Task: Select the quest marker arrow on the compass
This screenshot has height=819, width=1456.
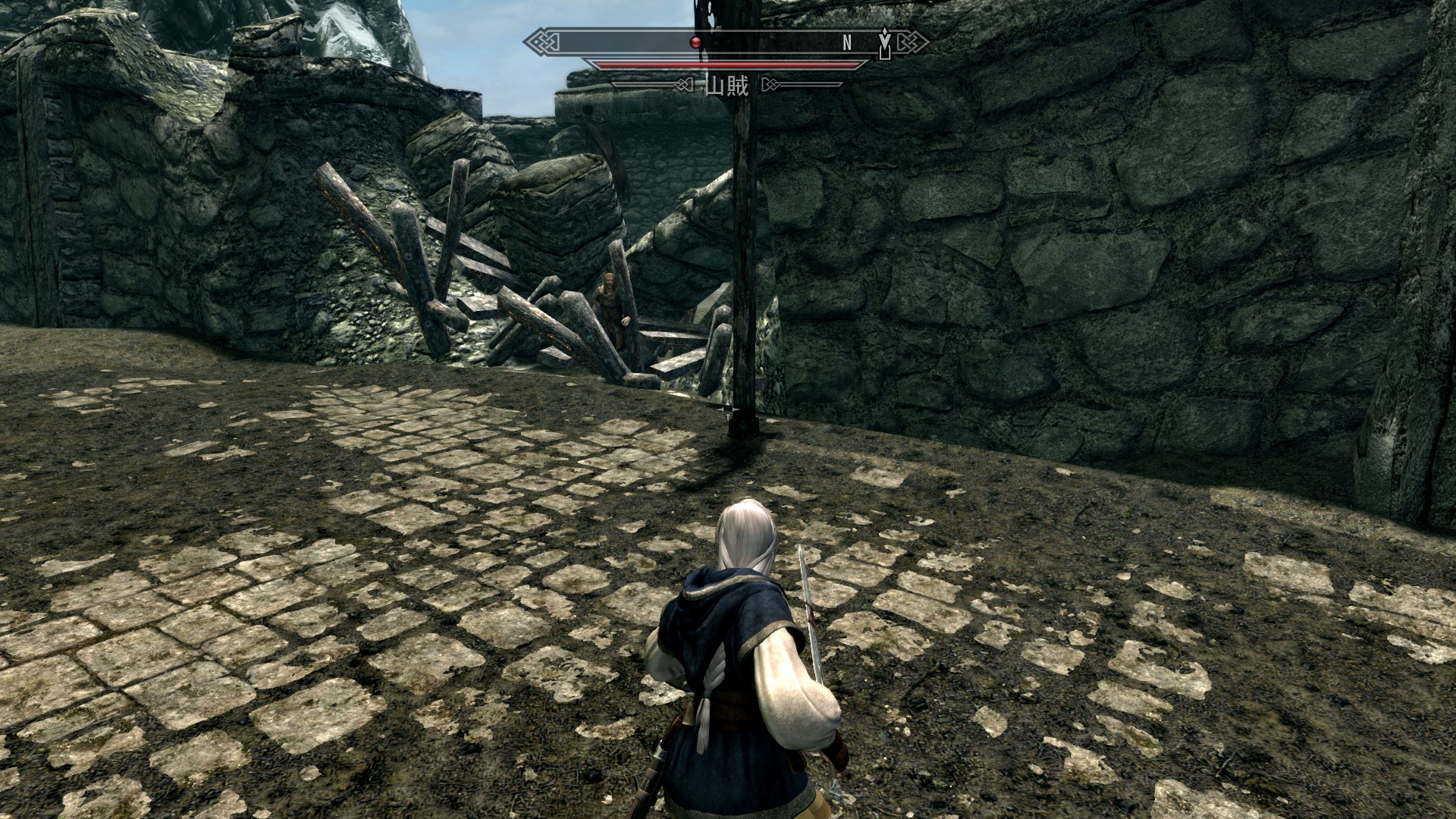Action: 884,42
